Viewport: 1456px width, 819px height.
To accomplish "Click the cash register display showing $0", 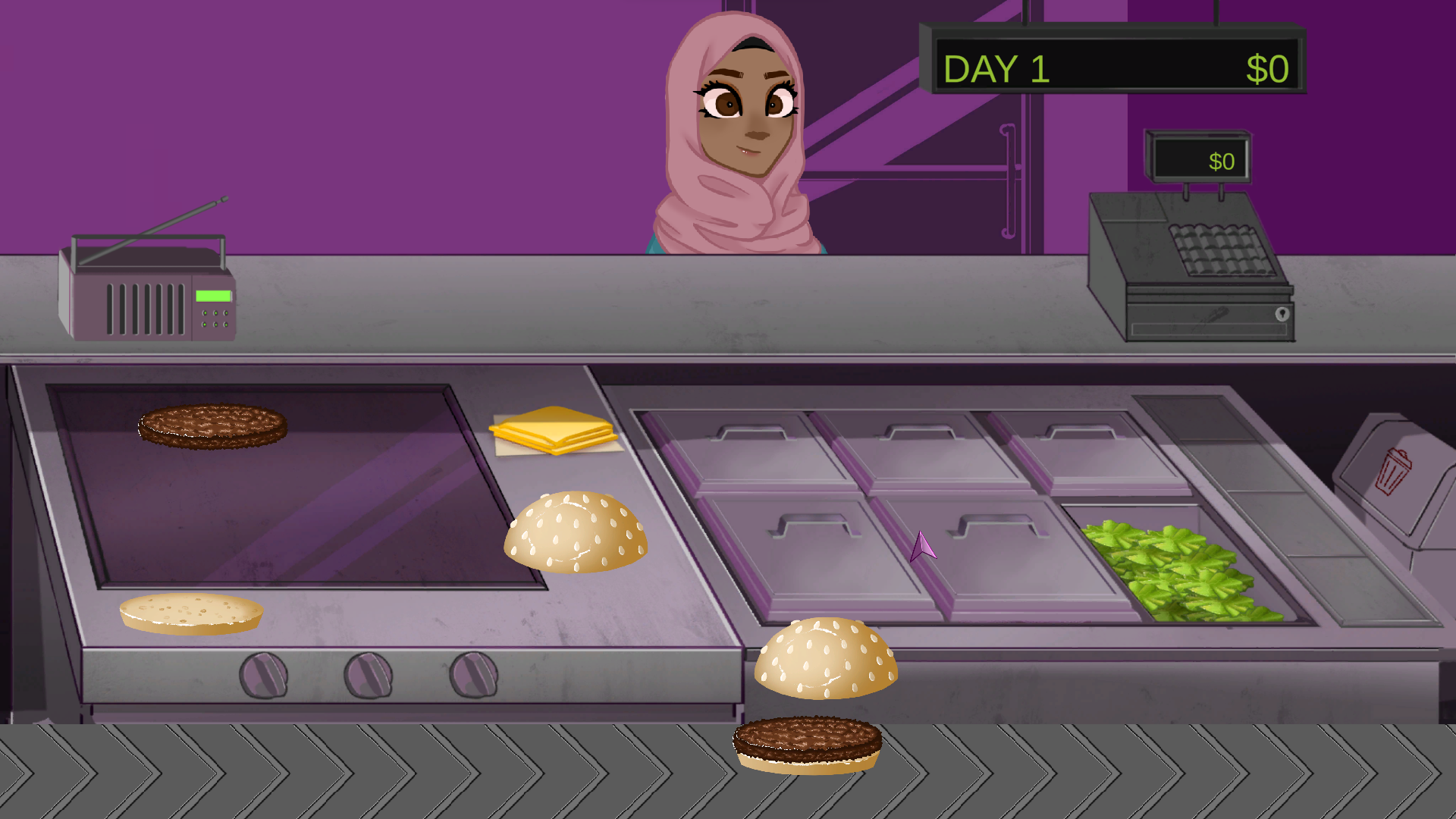I will 1221,161.
